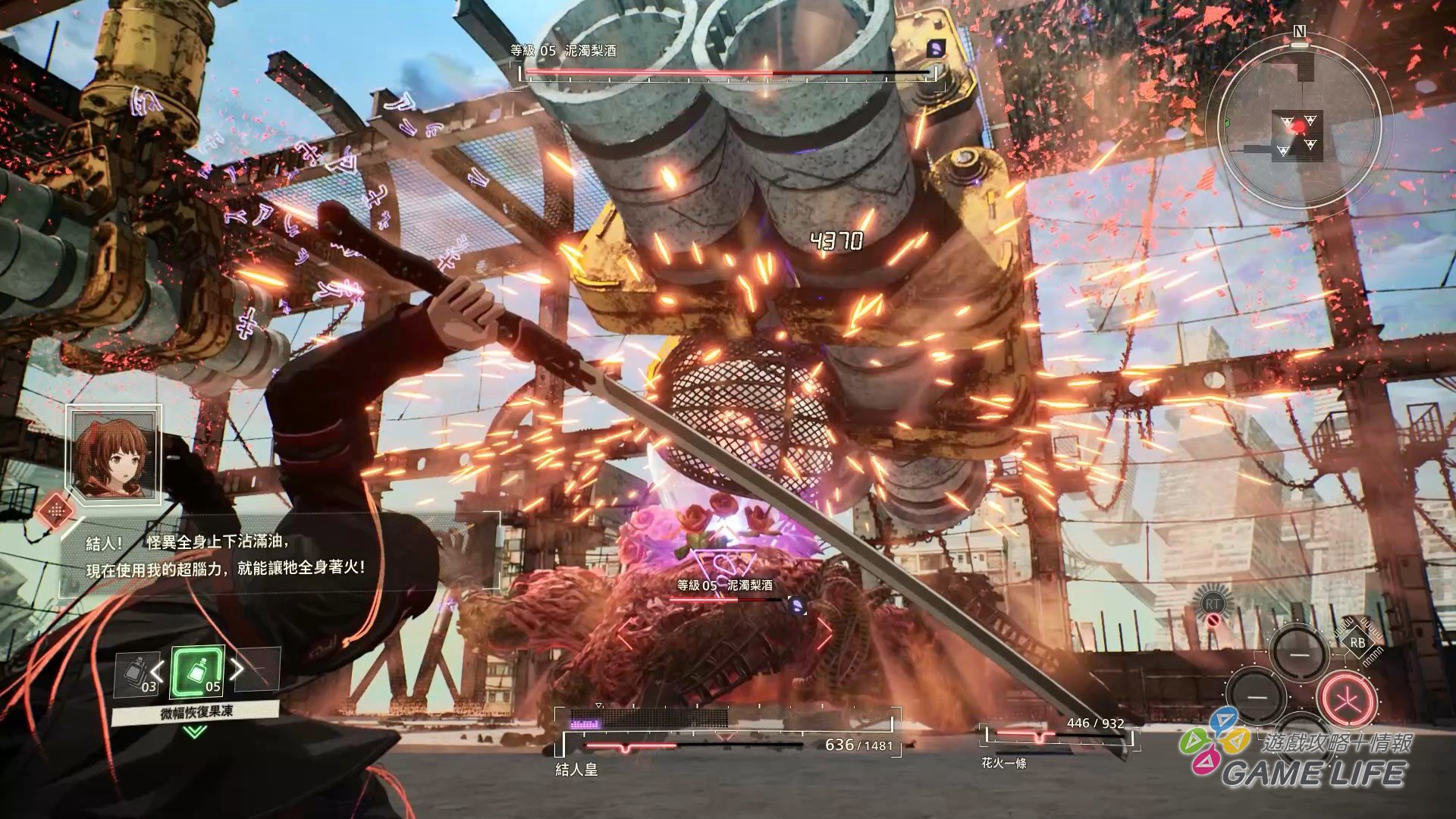Image resolution: width=1456 pixels, height=819 pixels.
Task: Activate the red fire SAS ability icon
Action: point(1347,699)
